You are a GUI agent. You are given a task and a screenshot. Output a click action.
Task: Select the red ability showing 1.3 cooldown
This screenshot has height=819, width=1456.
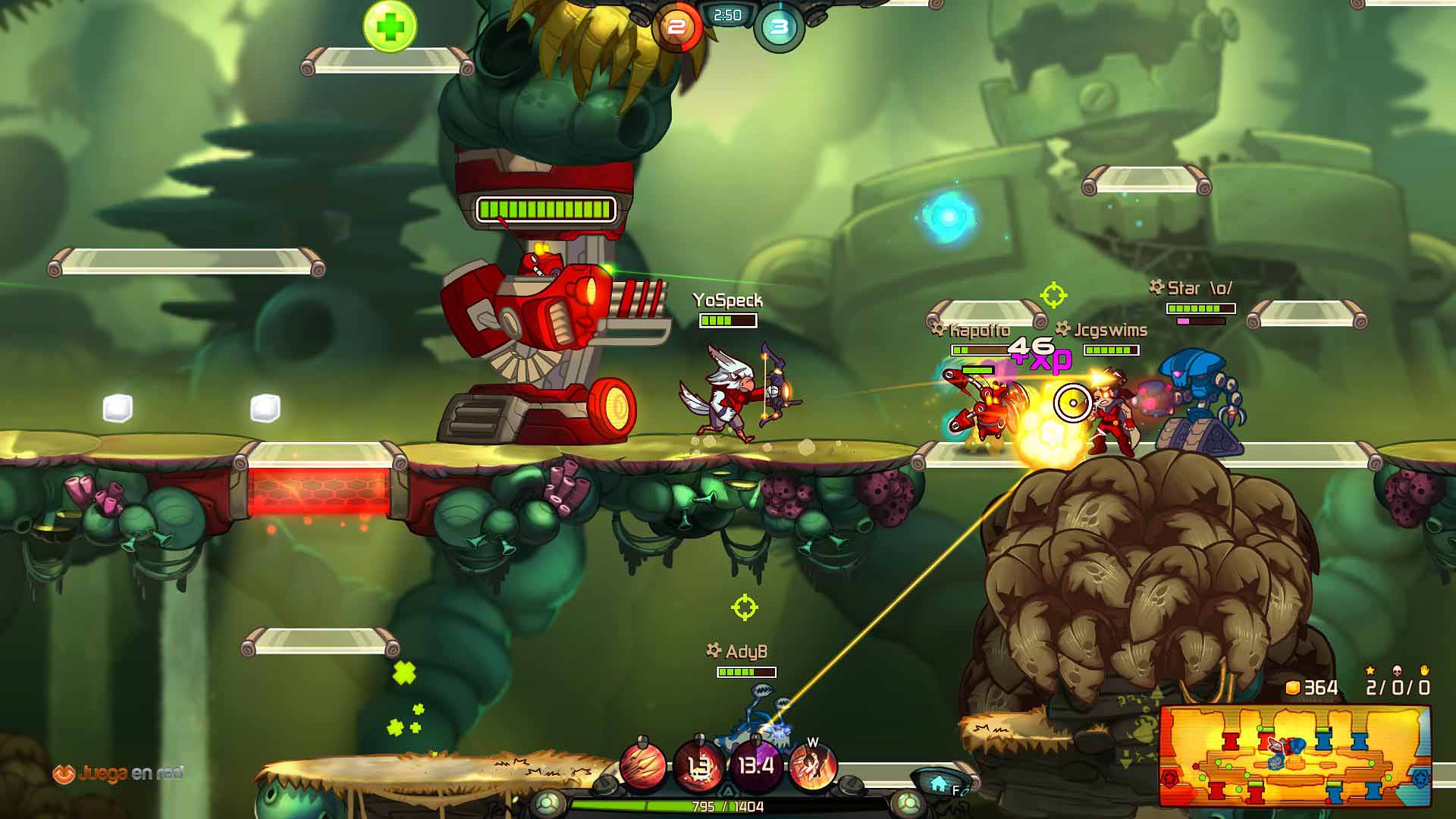click(699, 766)
